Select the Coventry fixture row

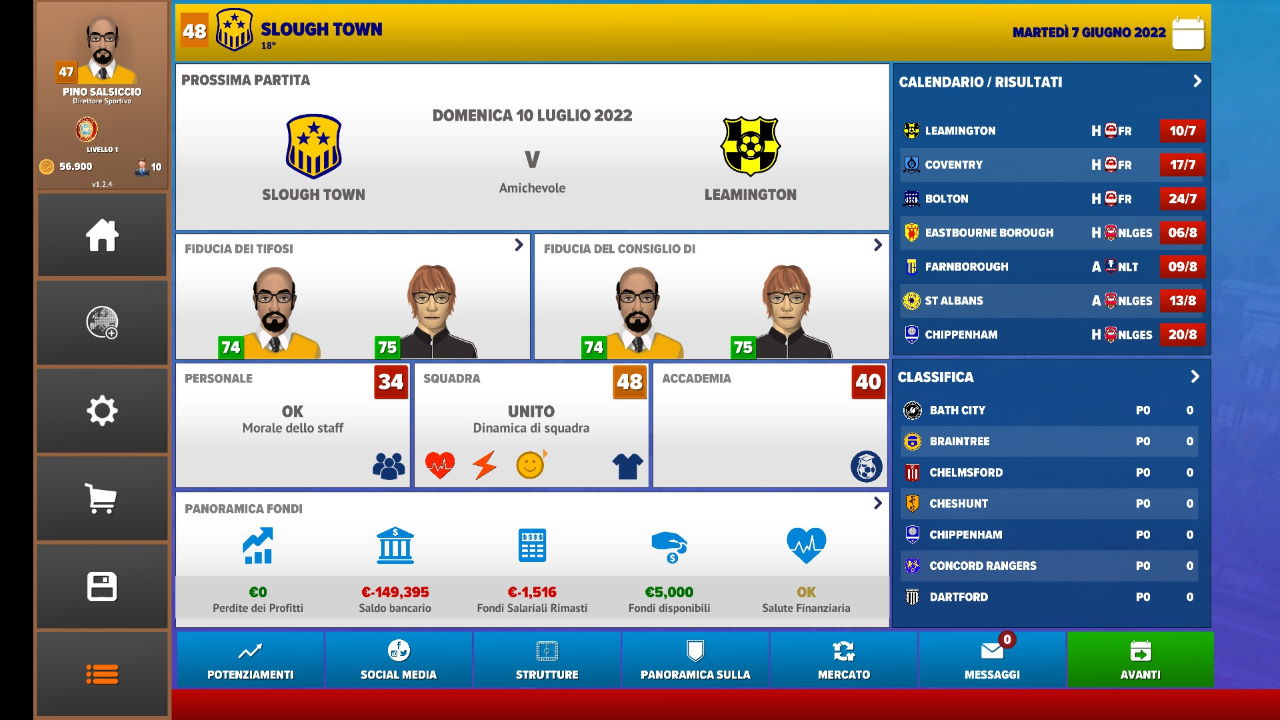(x=1050, y=165)
